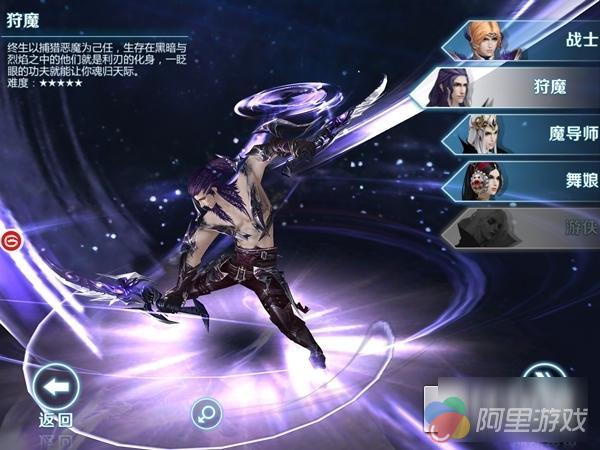Choose the locked 游侠 ranger class

pyautogui.click(x=530, y=226)
